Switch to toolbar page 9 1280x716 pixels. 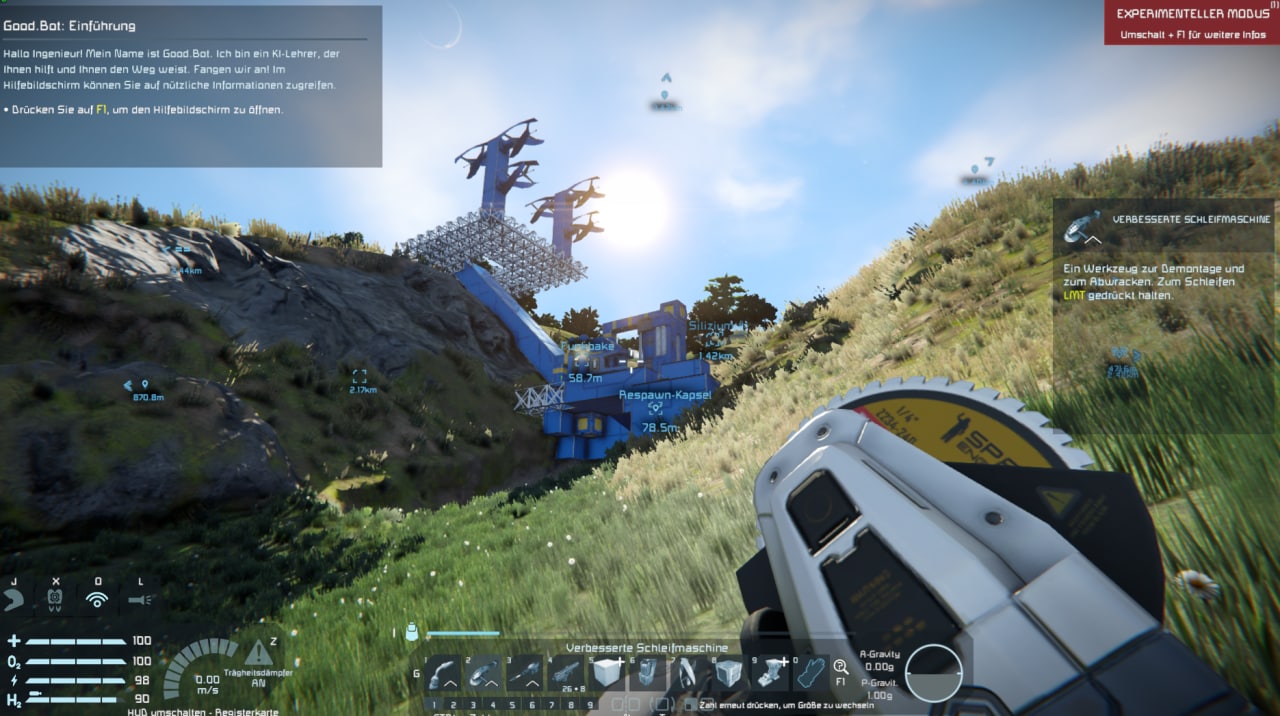(590, 705)
